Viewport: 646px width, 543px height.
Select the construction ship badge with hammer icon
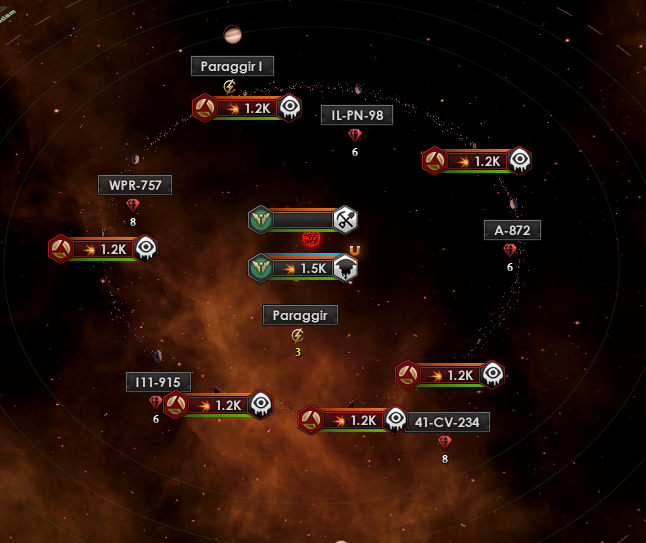[x=303, y=220]
